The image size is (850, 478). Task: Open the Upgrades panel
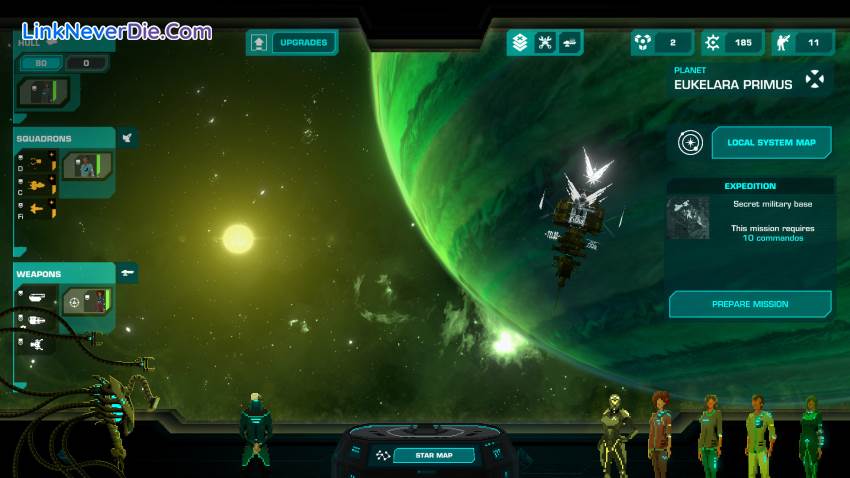click(292, 43)
